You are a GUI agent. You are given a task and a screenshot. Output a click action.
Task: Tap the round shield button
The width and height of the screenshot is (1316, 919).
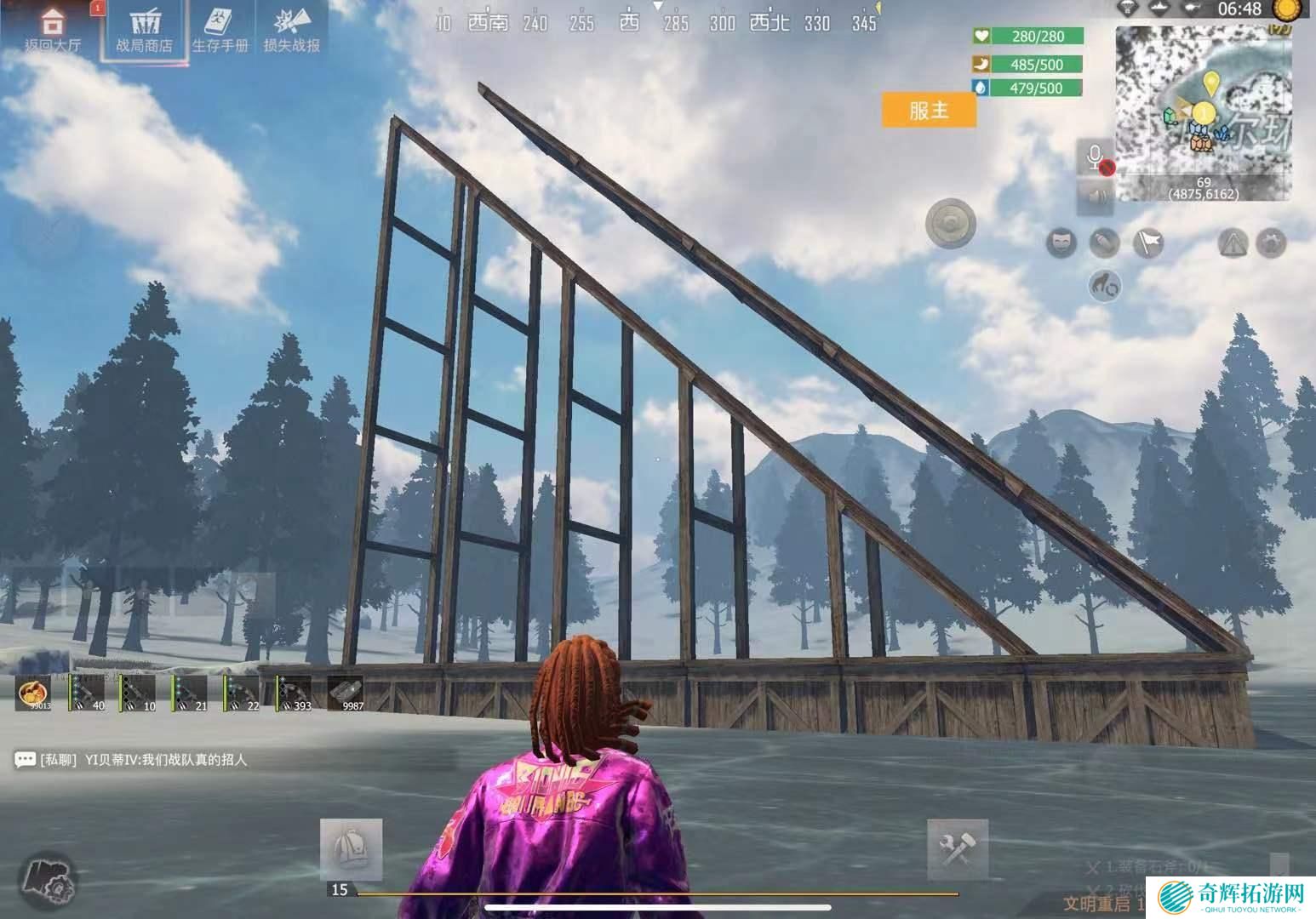[x=950, y=224]
